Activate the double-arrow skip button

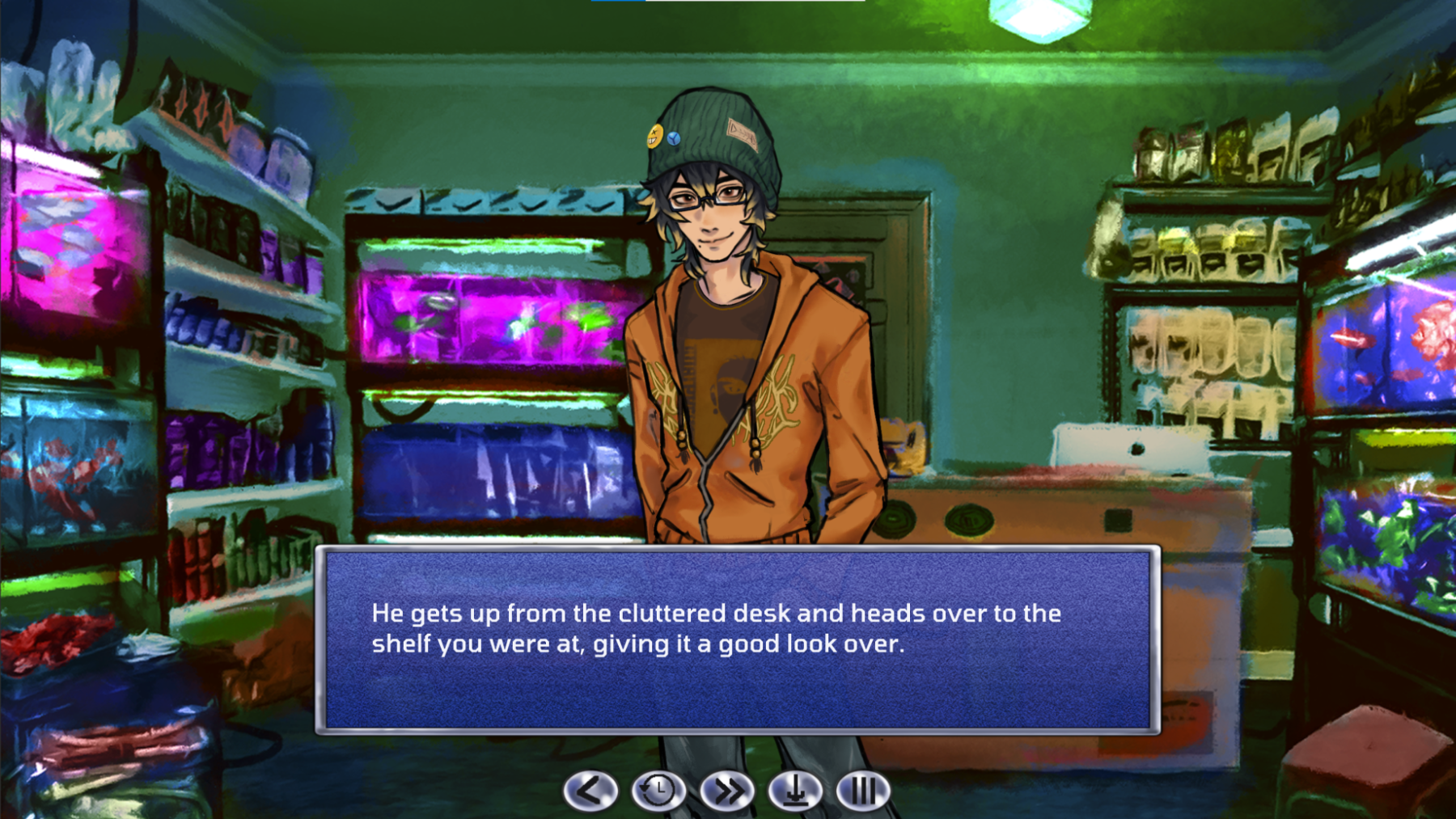[727, 790]
